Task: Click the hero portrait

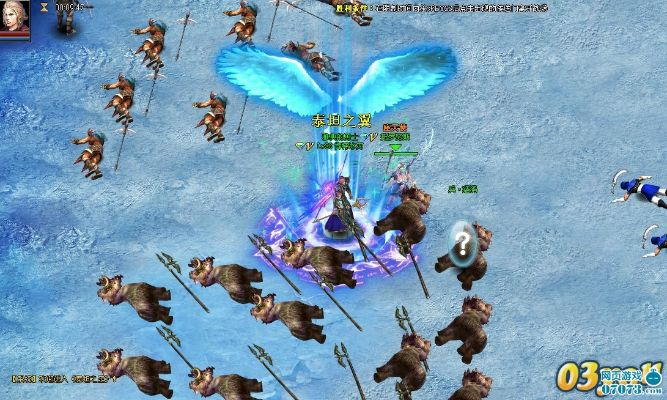Action: click(14, 19)
